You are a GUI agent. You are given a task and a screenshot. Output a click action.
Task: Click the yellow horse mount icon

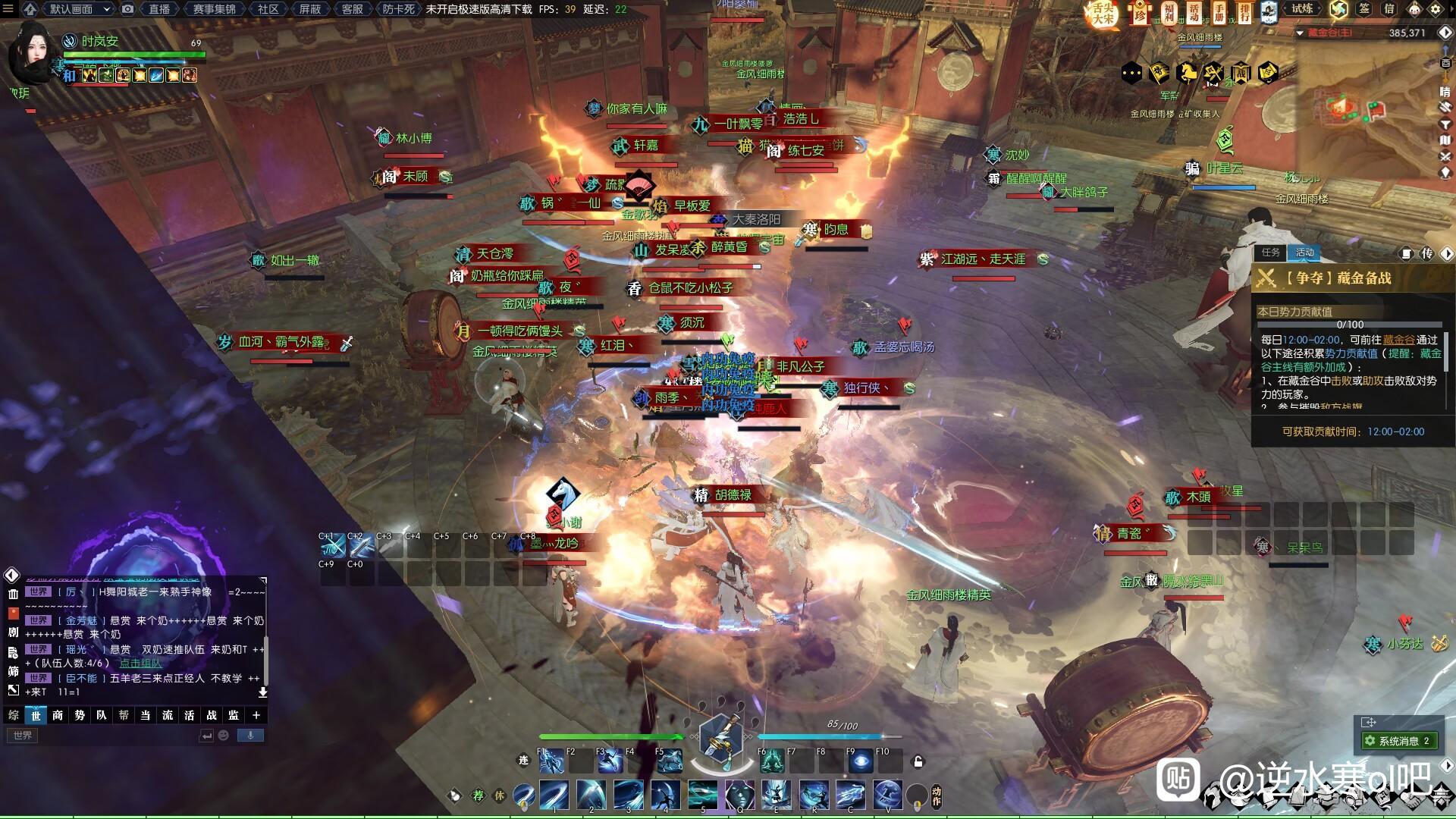[x=1186, y=73]
